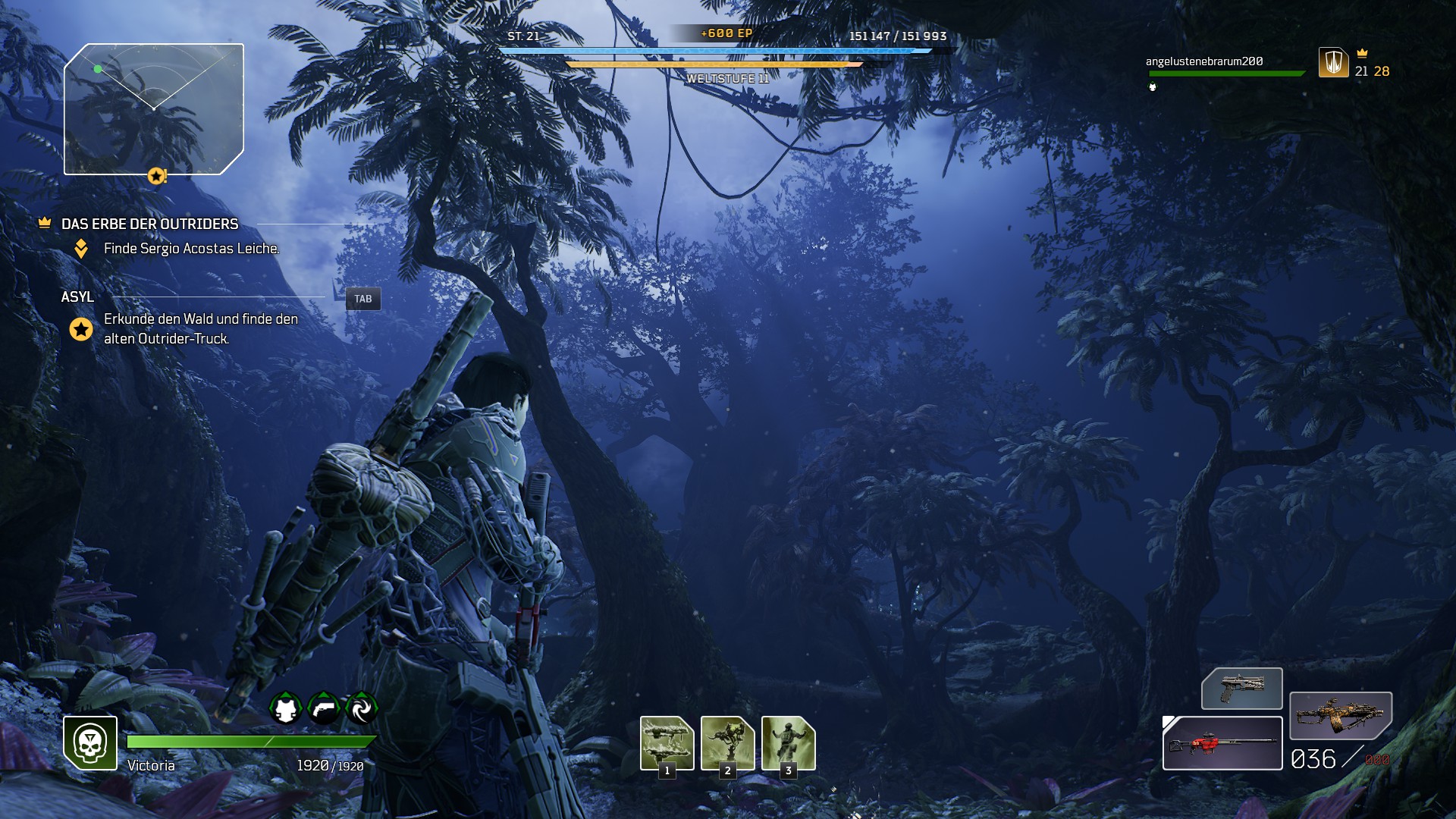Viewport: 1456px width, 819px height.
Task: Equip the red sniper rifle weapon slot
Action: (x=1222, y=743)
